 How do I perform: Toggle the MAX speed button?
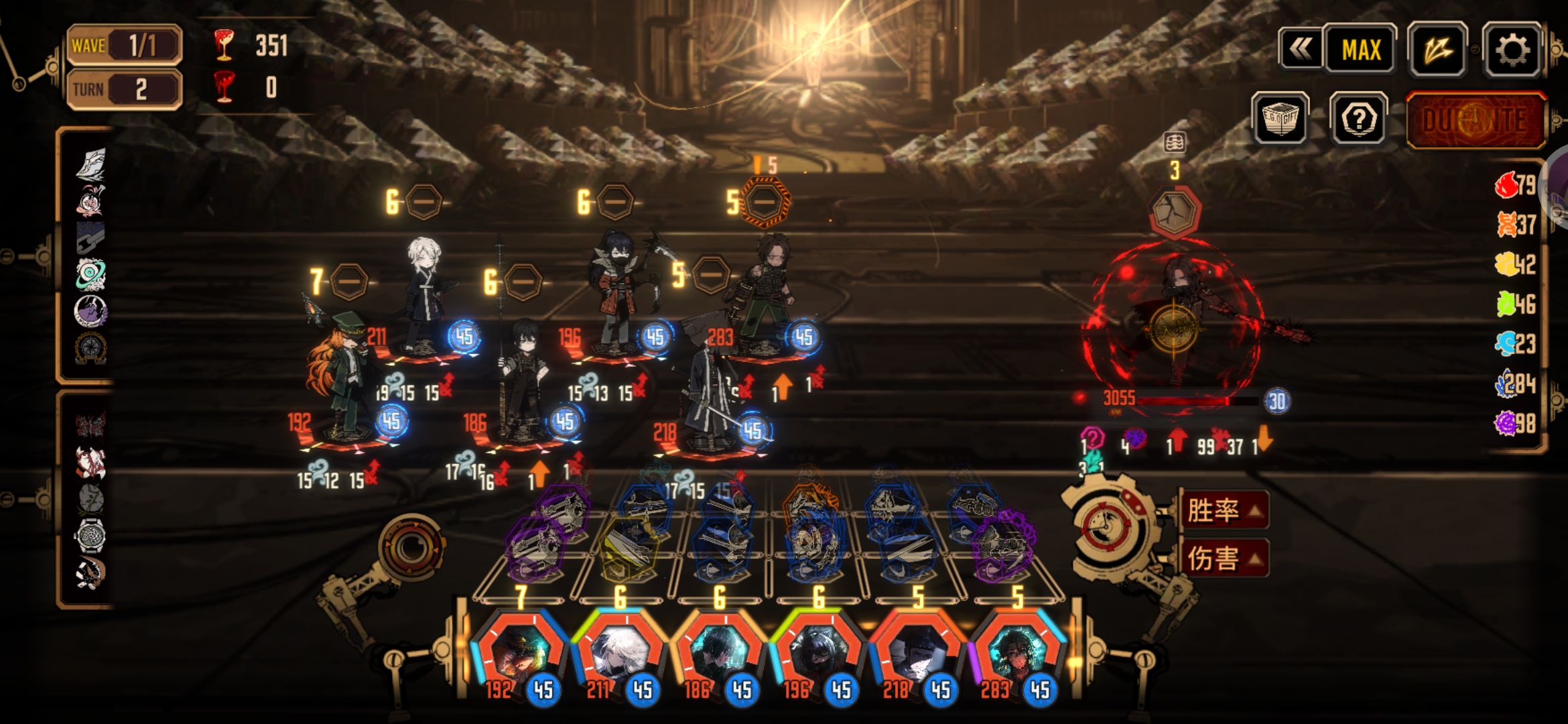[1361, 49]
